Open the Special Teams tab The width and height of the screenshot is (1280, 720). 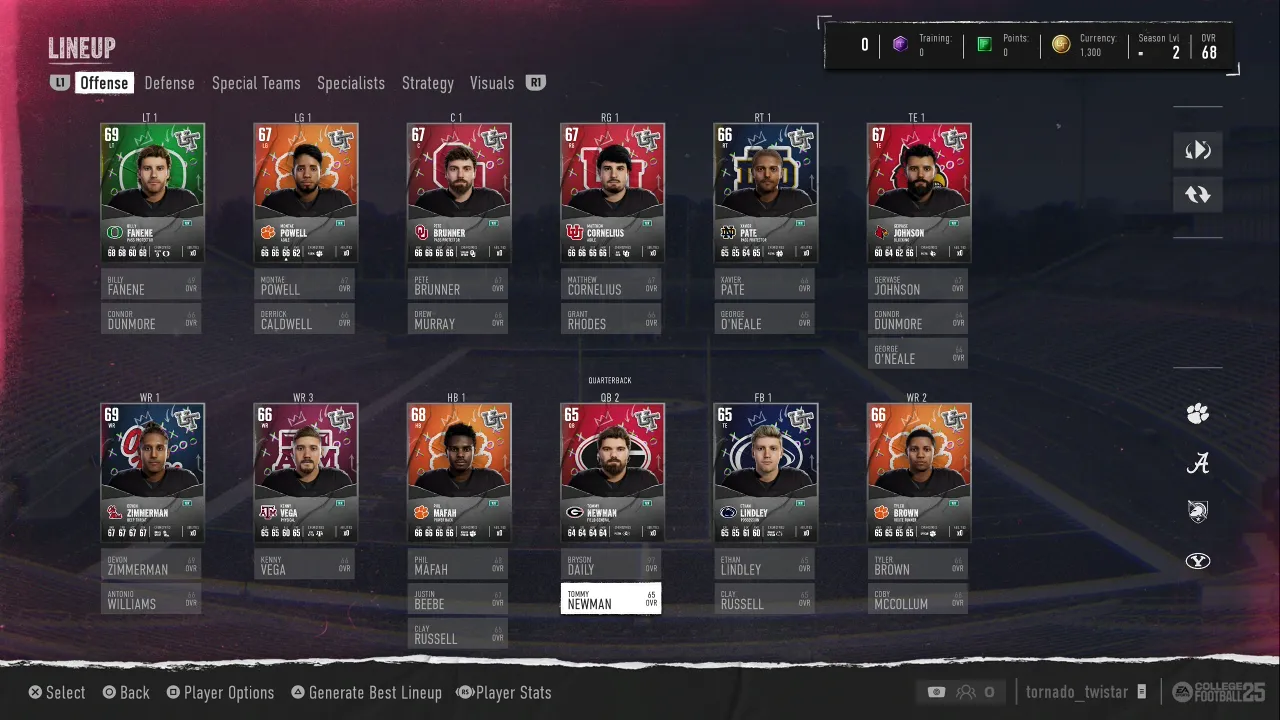pyautogui.click(x=256, y=83)
